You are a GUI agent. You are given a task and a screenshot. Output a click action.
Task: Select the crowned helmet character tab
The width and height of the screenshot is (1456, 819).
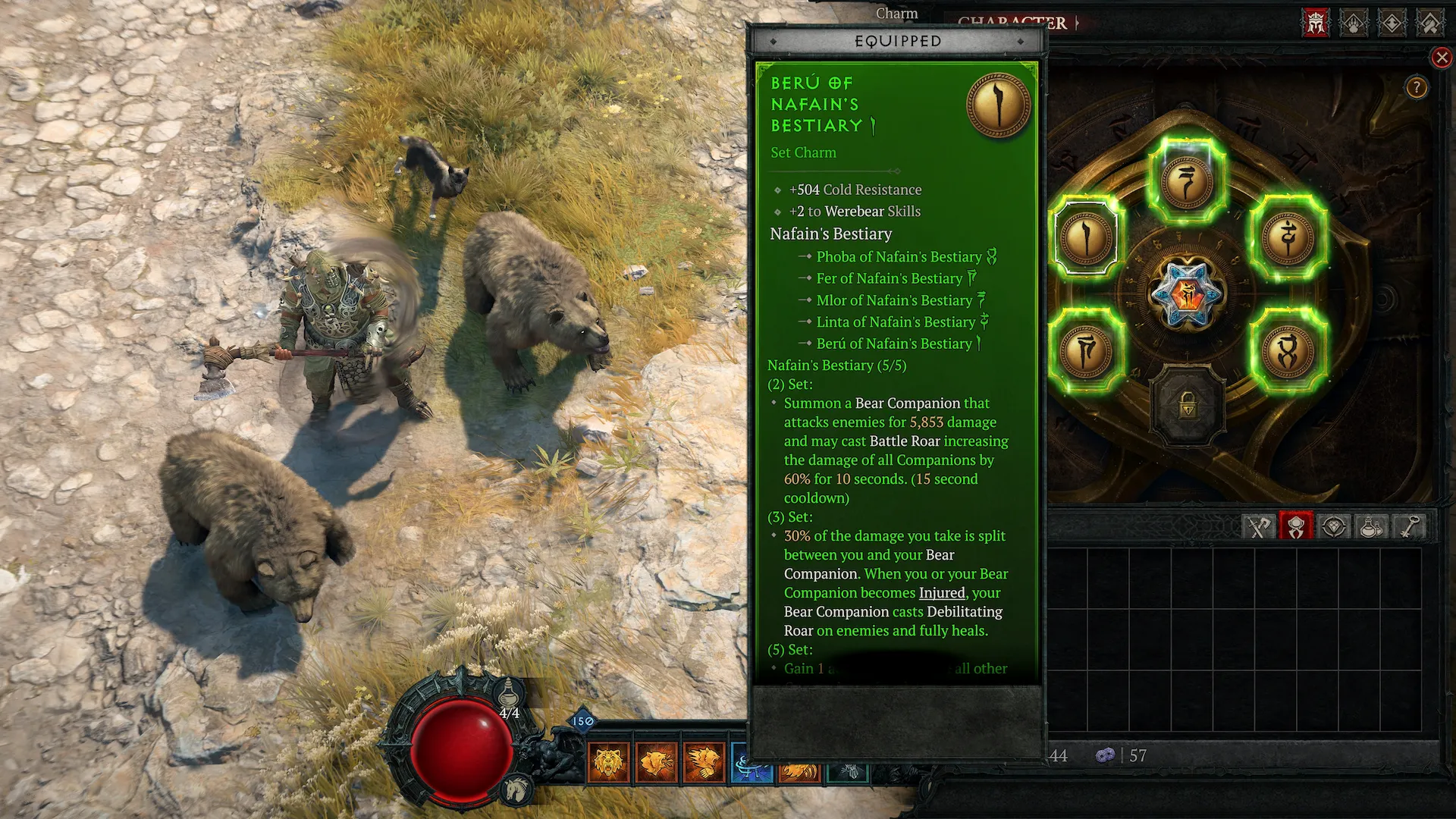(1316, 23)
